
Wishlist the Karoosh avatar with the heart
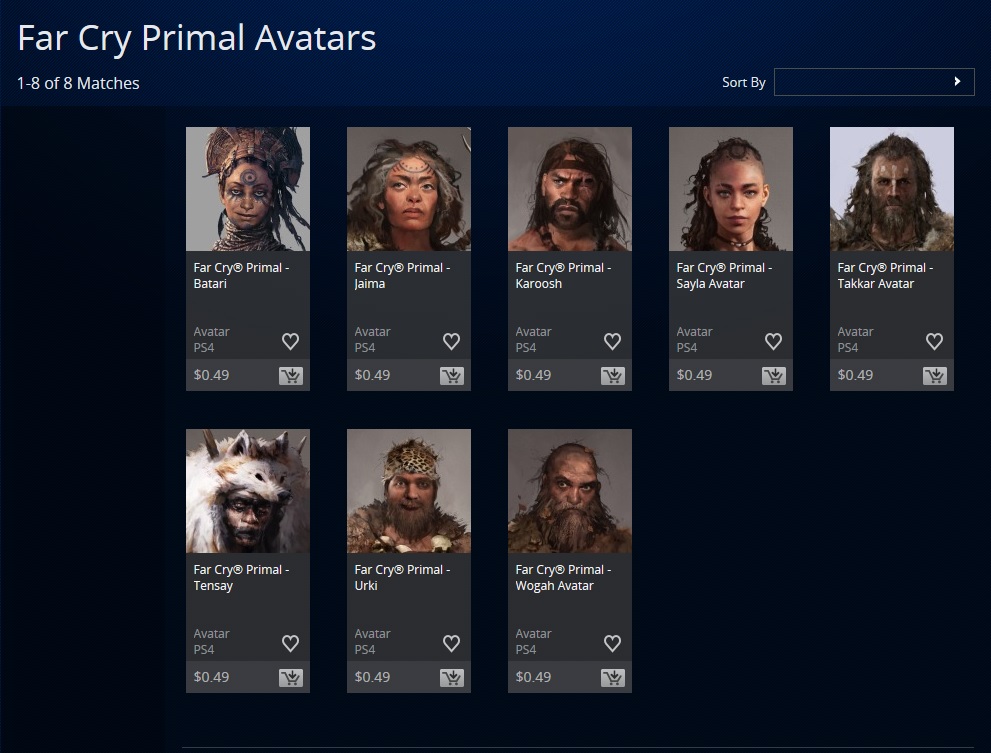click(612, 341)
